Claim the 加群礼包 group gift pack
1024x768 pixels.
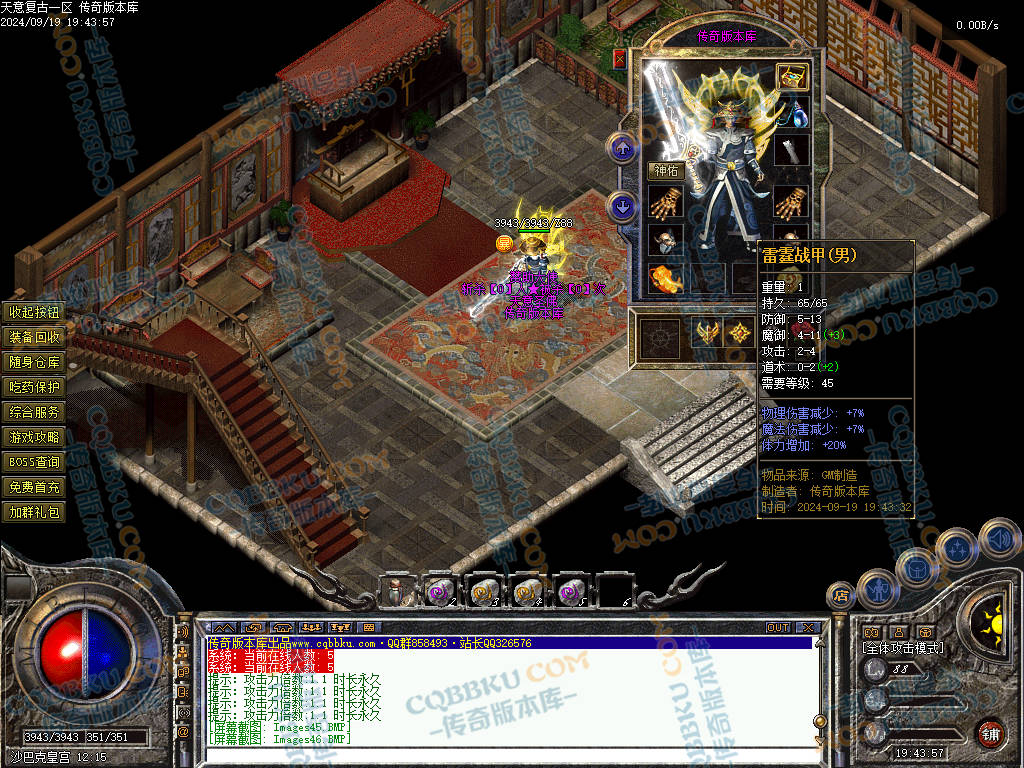(x=35, y=512)
